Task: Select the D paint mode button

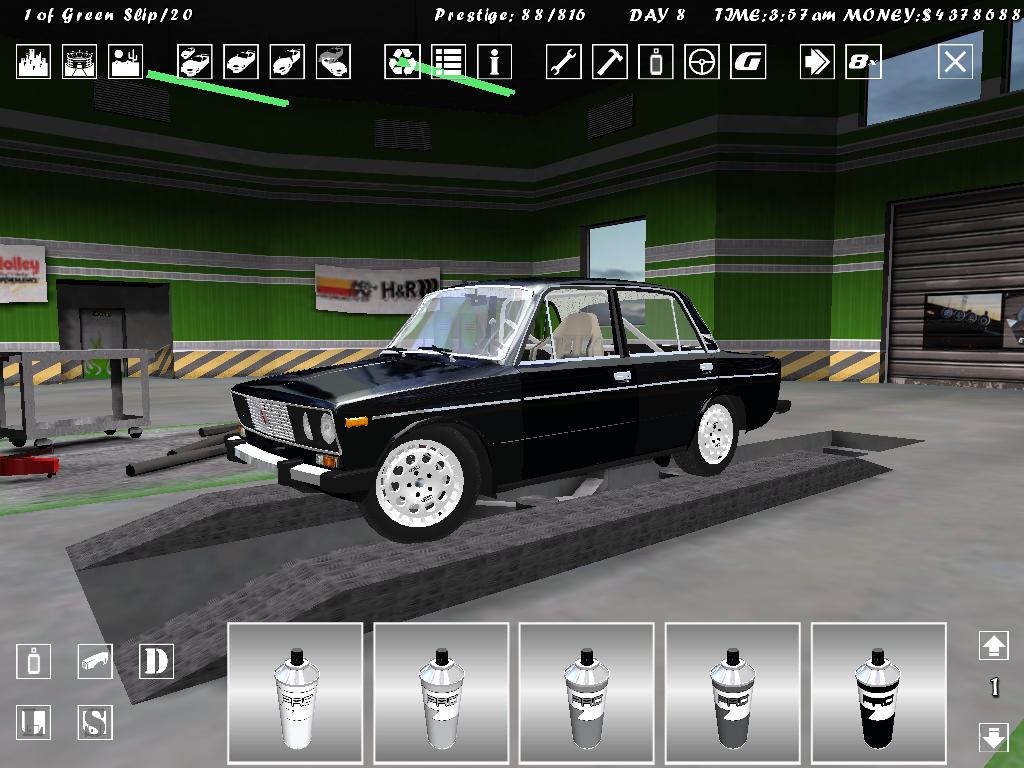Action: pos(155,661)
